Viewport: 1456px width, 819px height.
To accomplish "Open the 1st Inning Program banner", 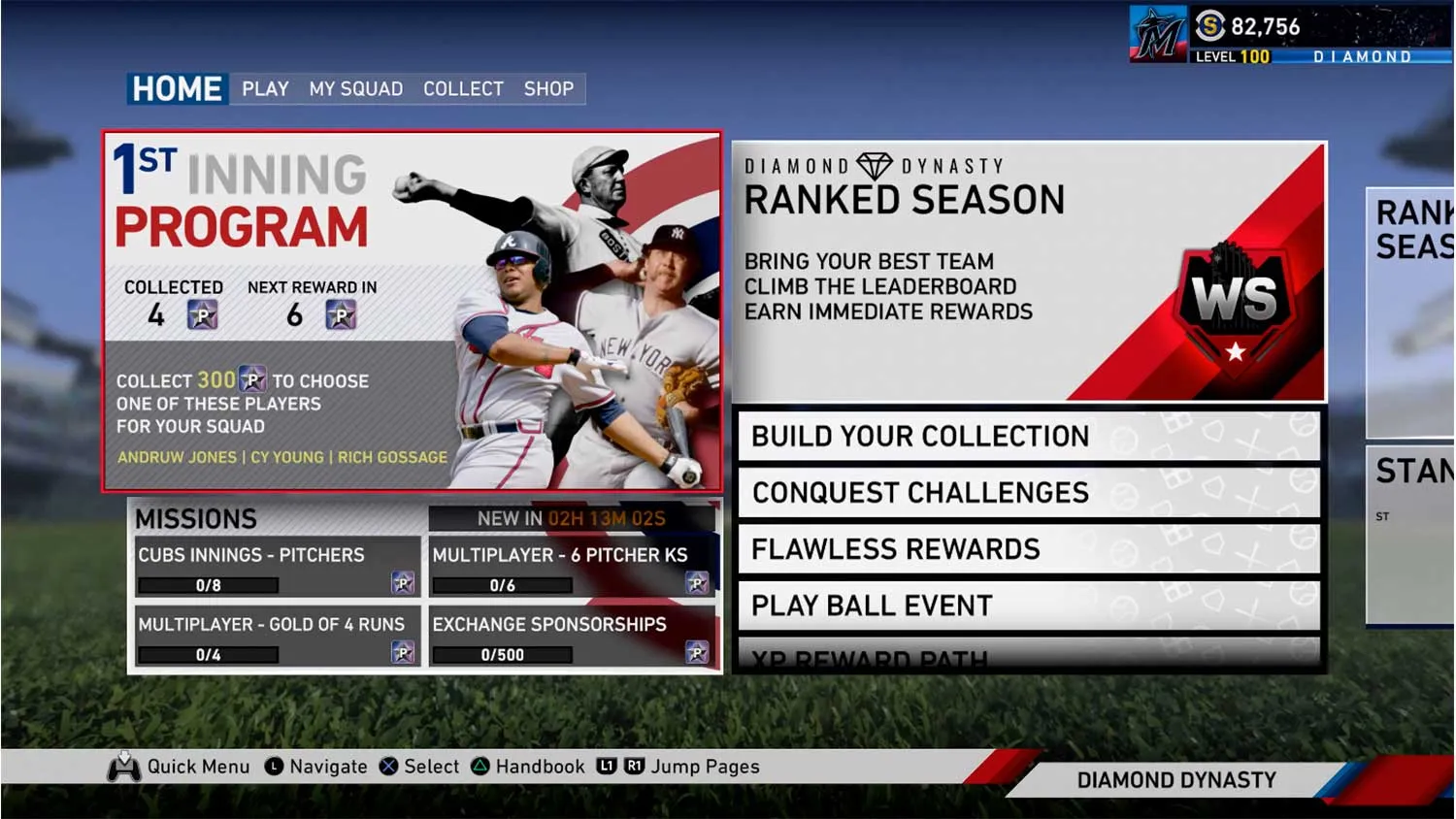I will [413, 311].
